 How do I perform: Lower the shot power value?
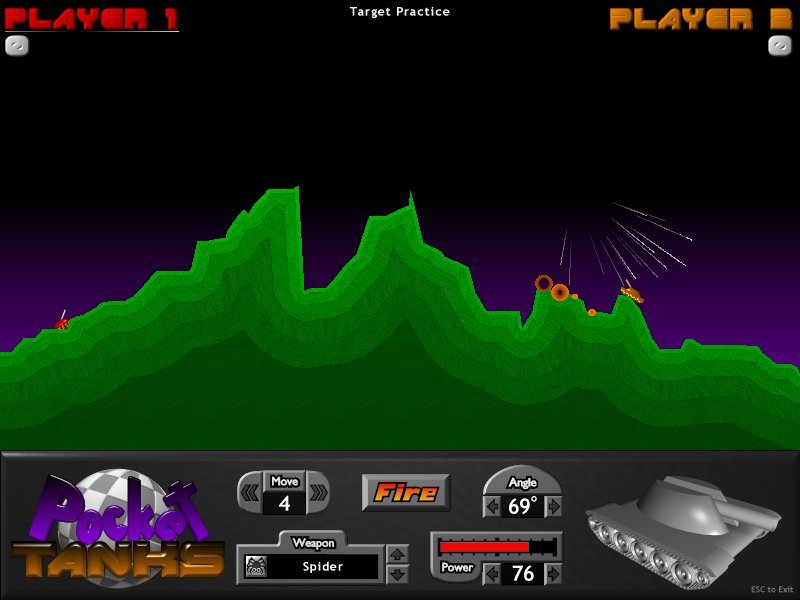point(491,574)
